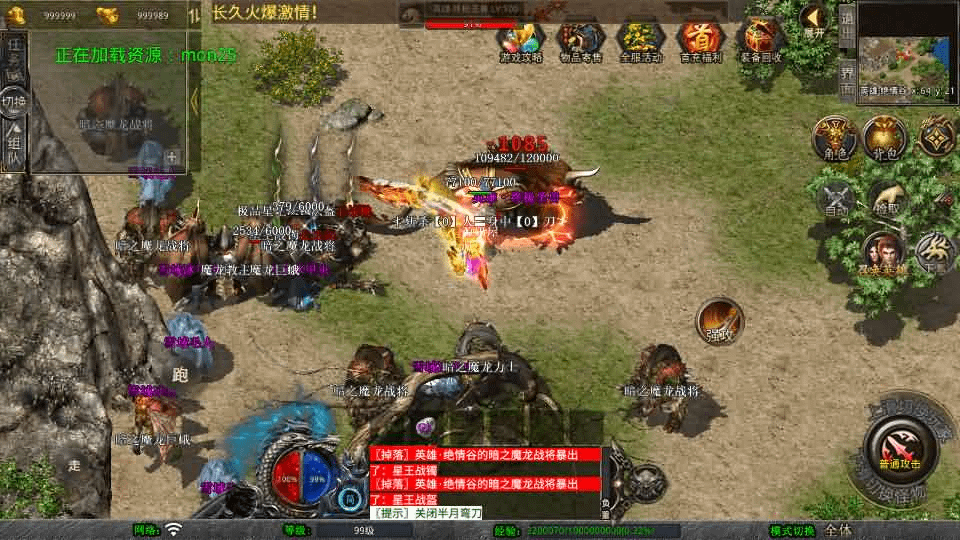Image resolution: width=960 pixels, height=540 pixels.
Task: Activate the 召唤英雄 summon hero button
Action: click(x=883, y=254)
